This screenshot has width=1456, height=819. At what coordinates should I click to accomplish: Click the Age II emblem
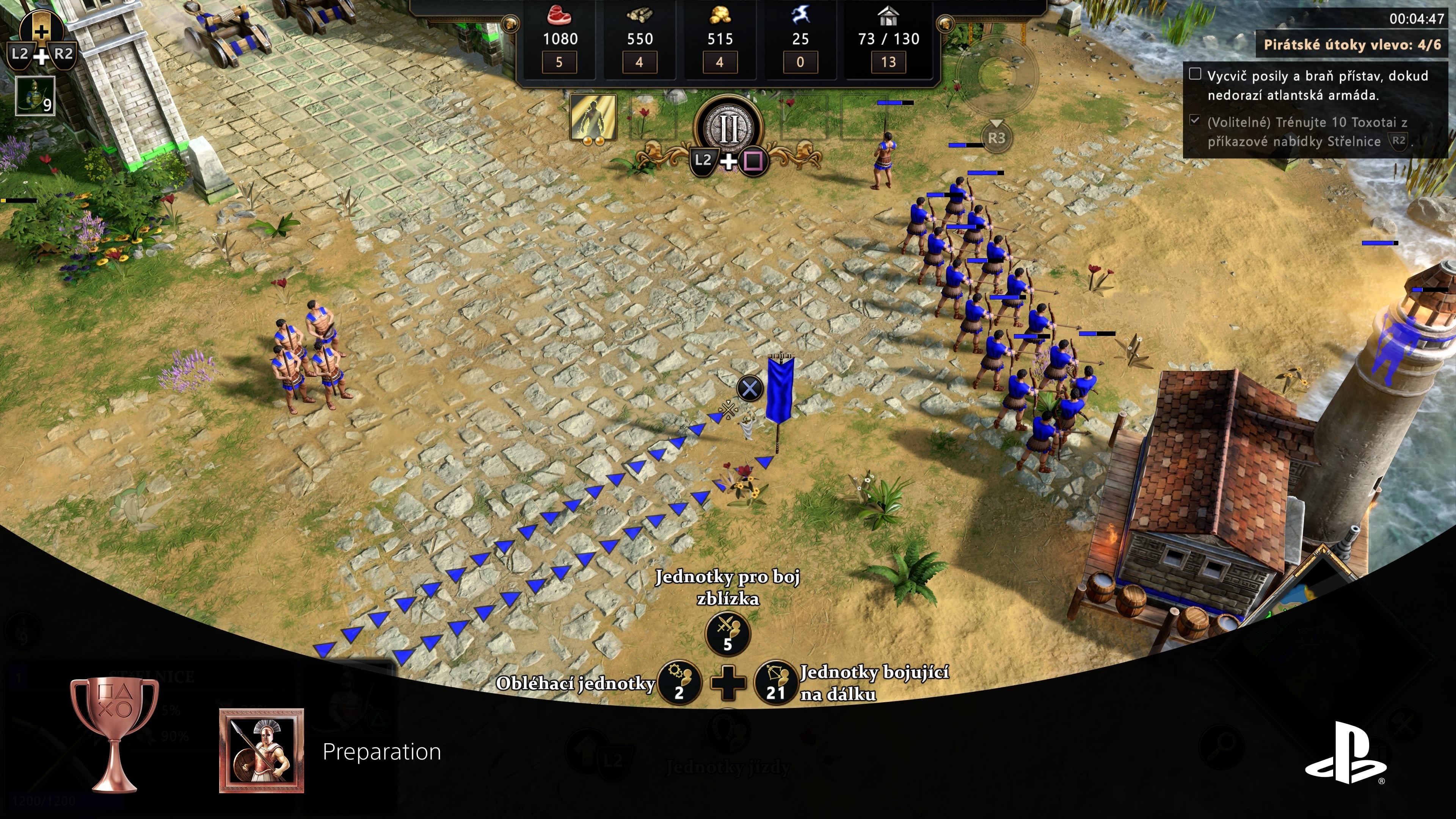tap(728, 129)
